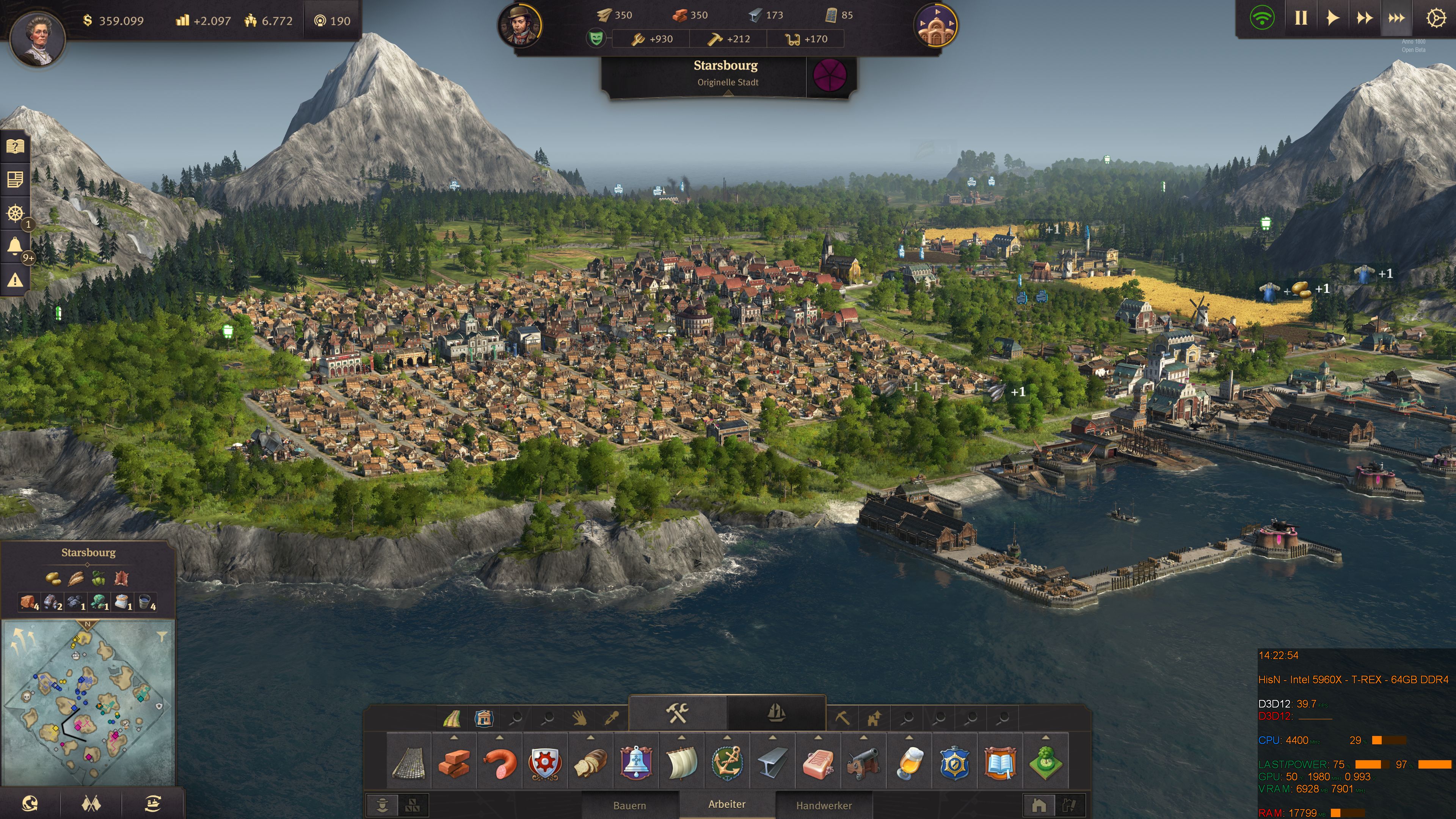The width and height of the screenshot is (1456, 819).
Task: Choose the sausage production category
Action: pos(500,763)
